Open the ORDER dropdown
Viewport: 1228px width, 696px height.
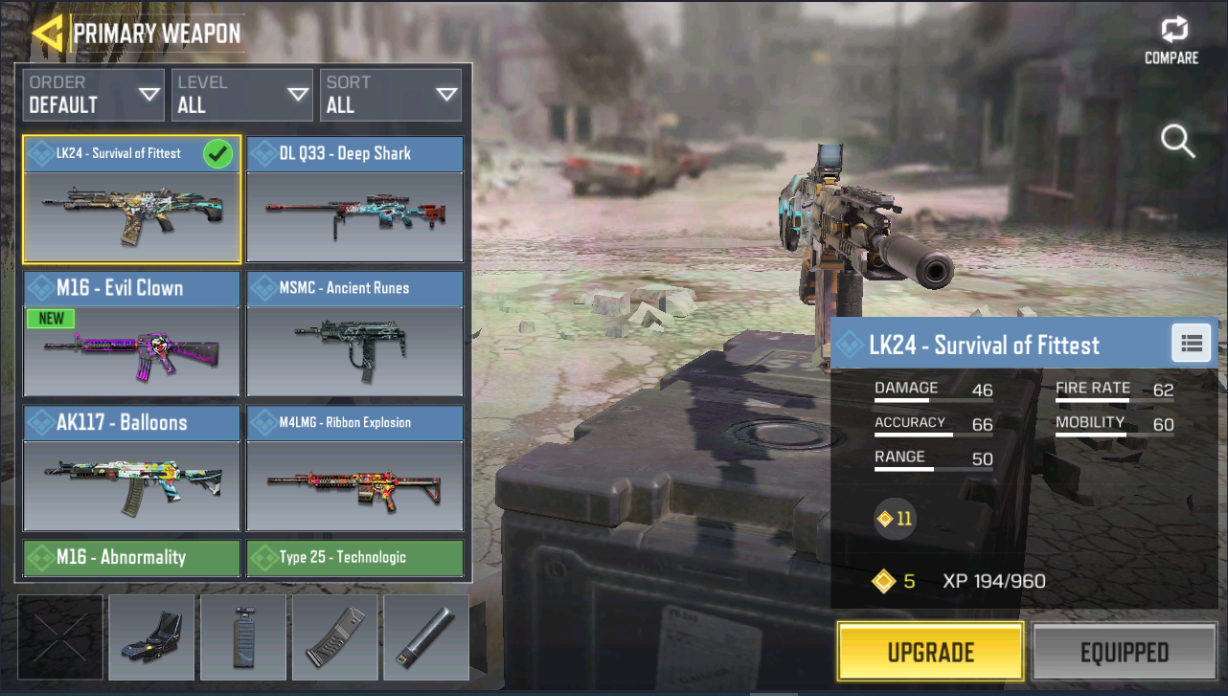pyautogui.click(x=93, y=95)
